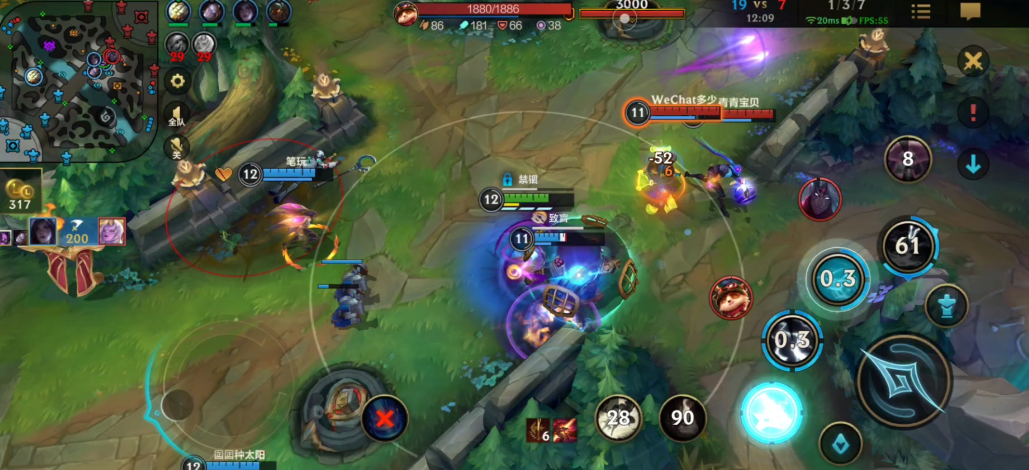Tap the minion-targeting attack button
This screenshot has height=470, width=1029.
(840, 443)
